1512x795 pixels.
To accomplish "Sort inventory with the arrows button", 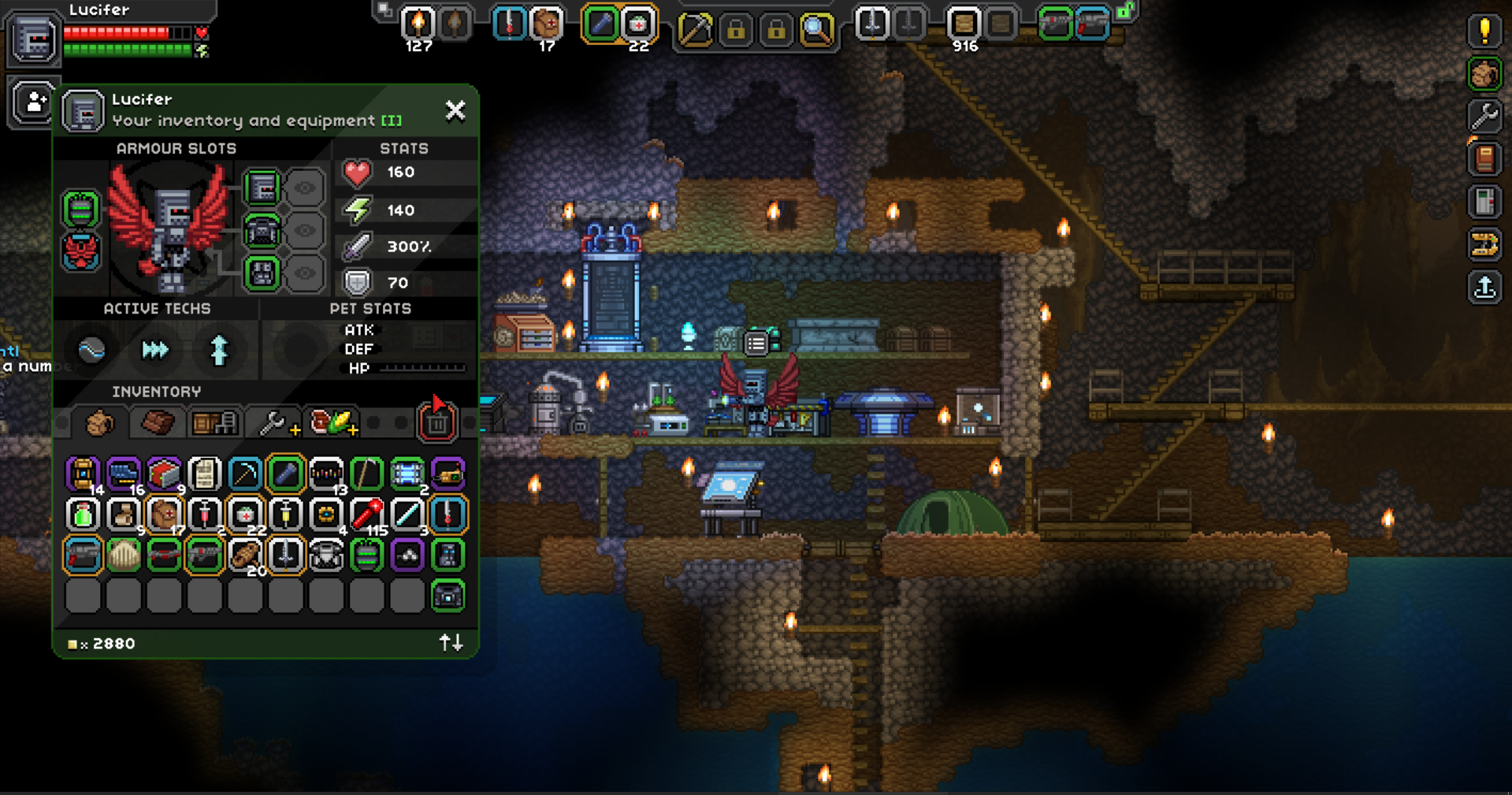I will click(x=451, y=643).
